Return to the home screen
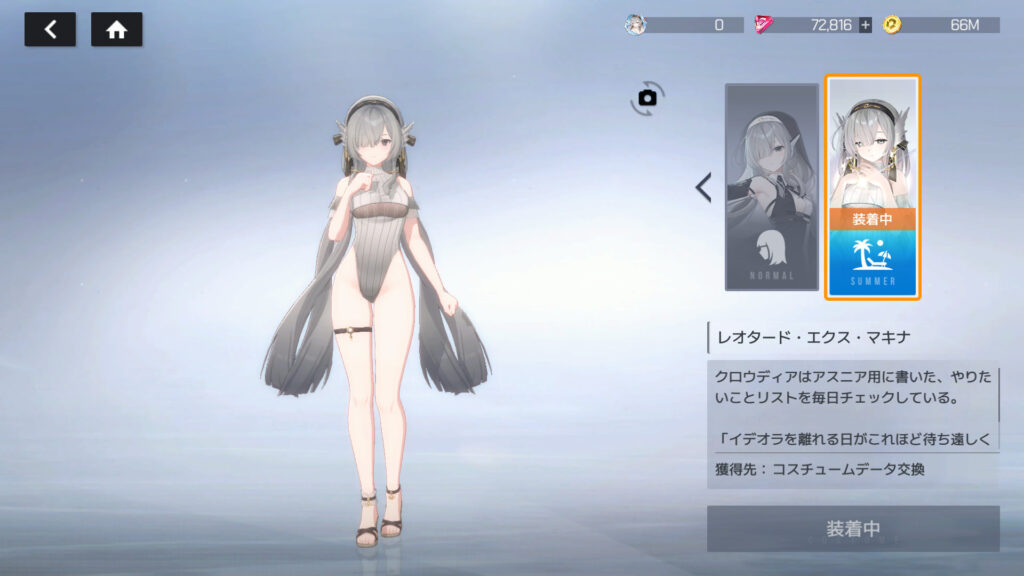 point(116,30)
